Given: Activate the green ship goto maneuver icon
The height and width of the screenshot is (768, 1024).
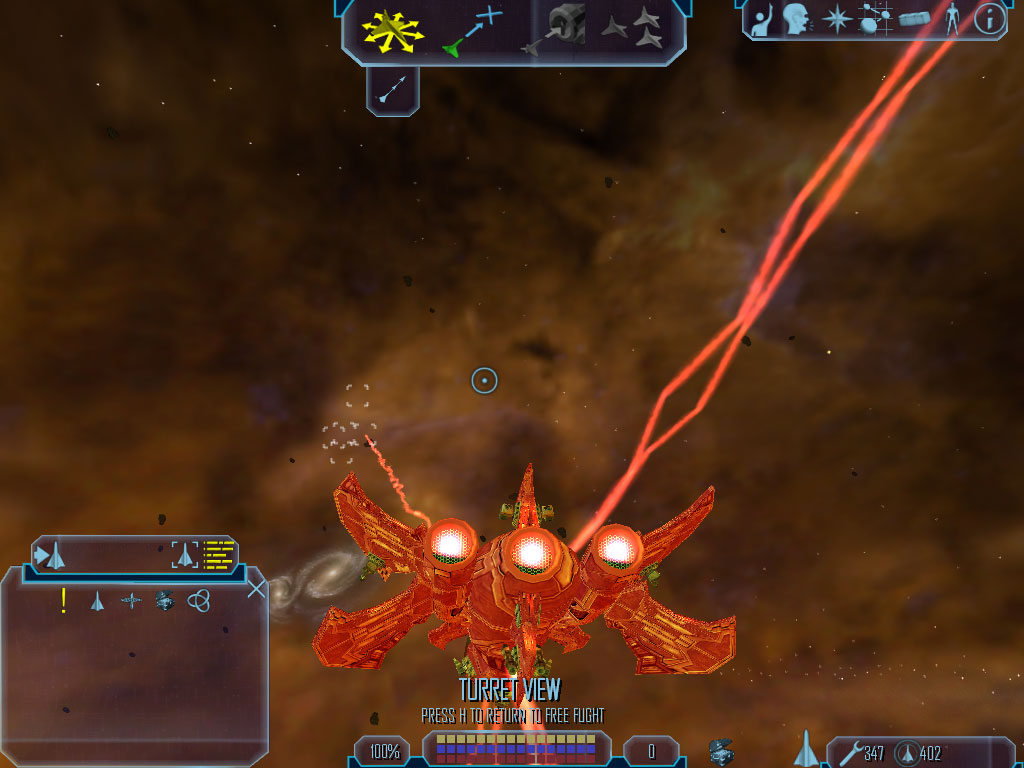Looking at the screenshot, I should 471,31.
